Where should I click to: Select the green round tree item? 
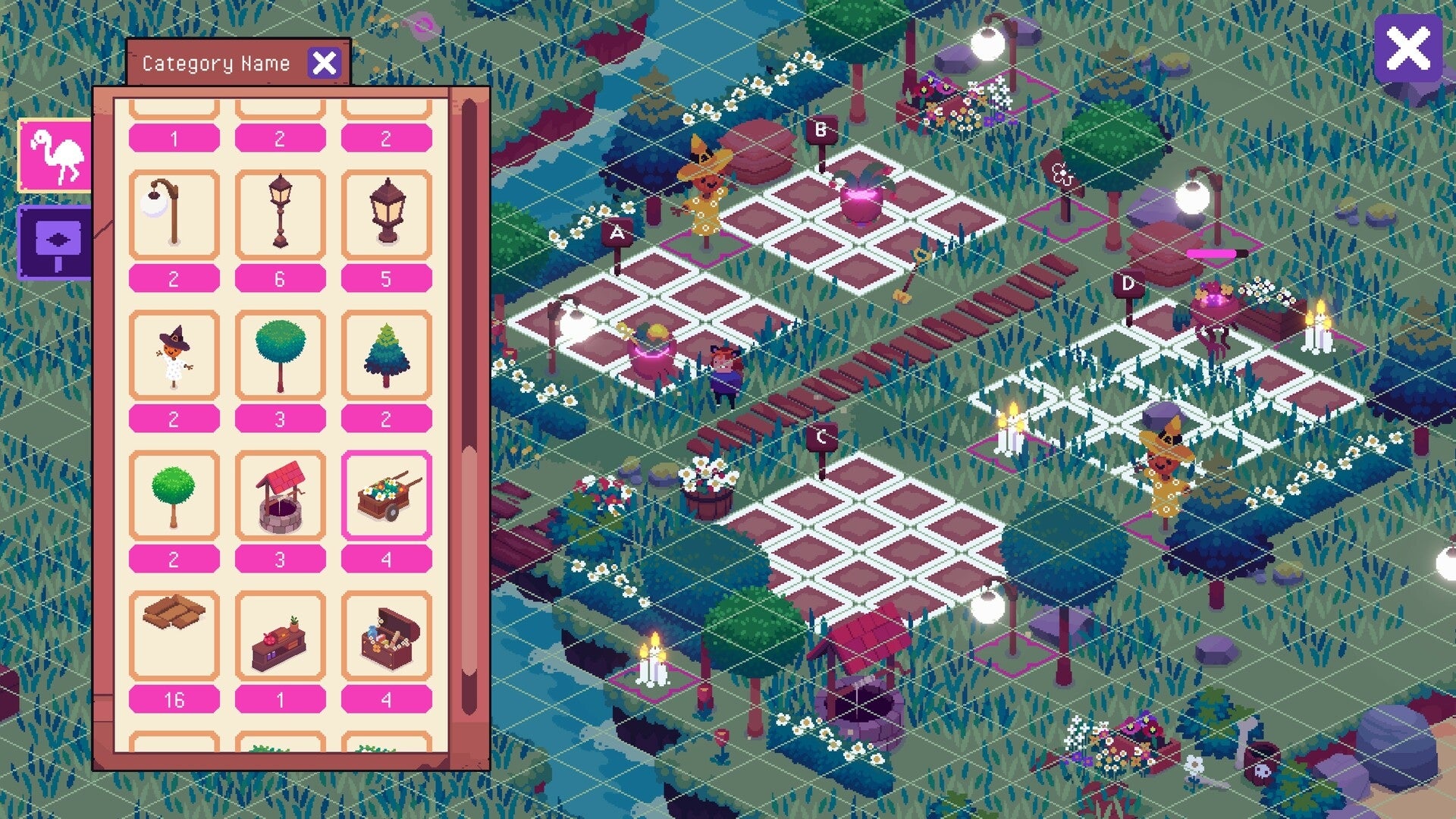pyautogui.click(x=173, y=497)
